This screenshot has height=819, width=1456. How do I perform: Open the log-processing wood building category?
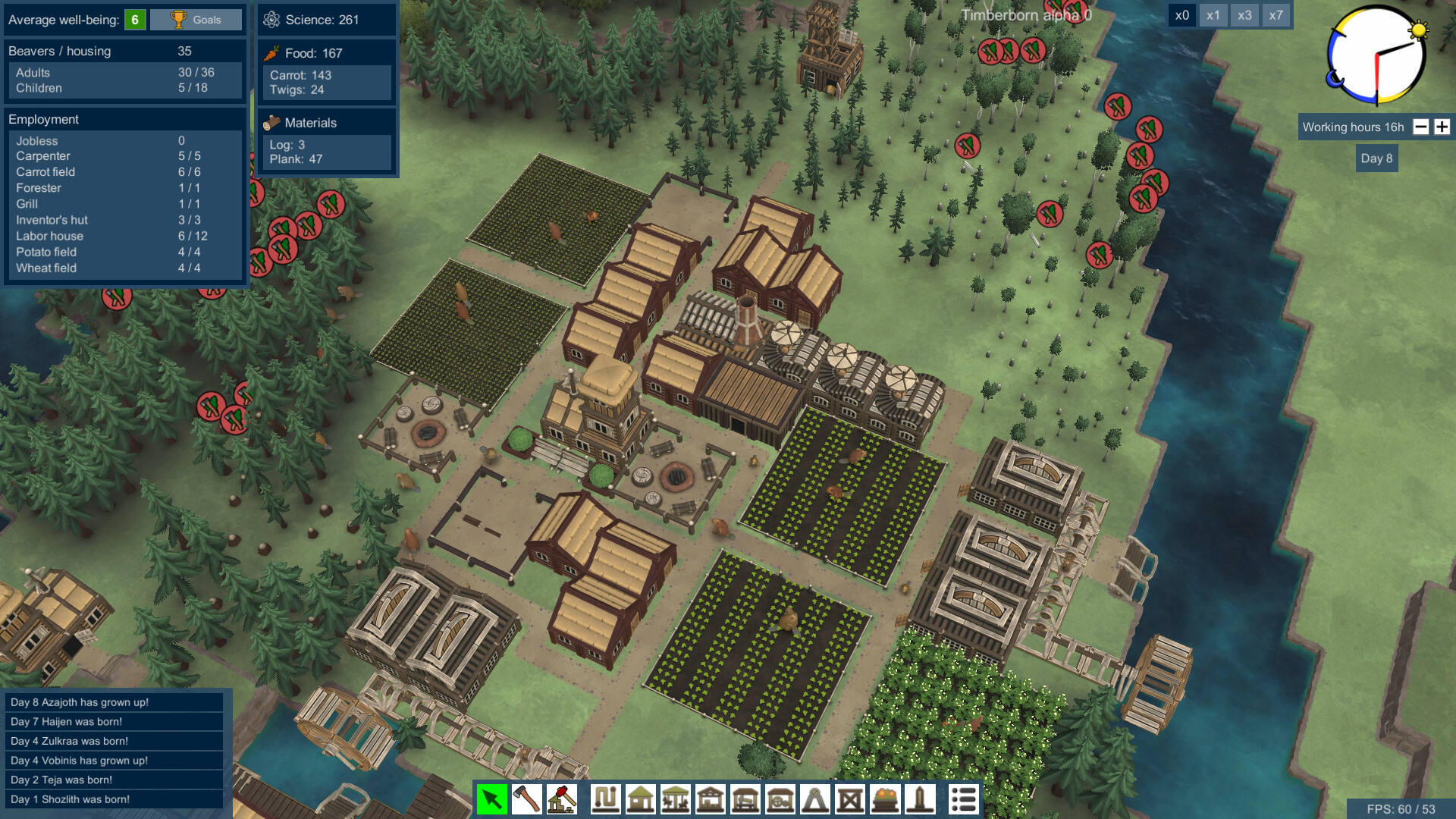(745, 799)
